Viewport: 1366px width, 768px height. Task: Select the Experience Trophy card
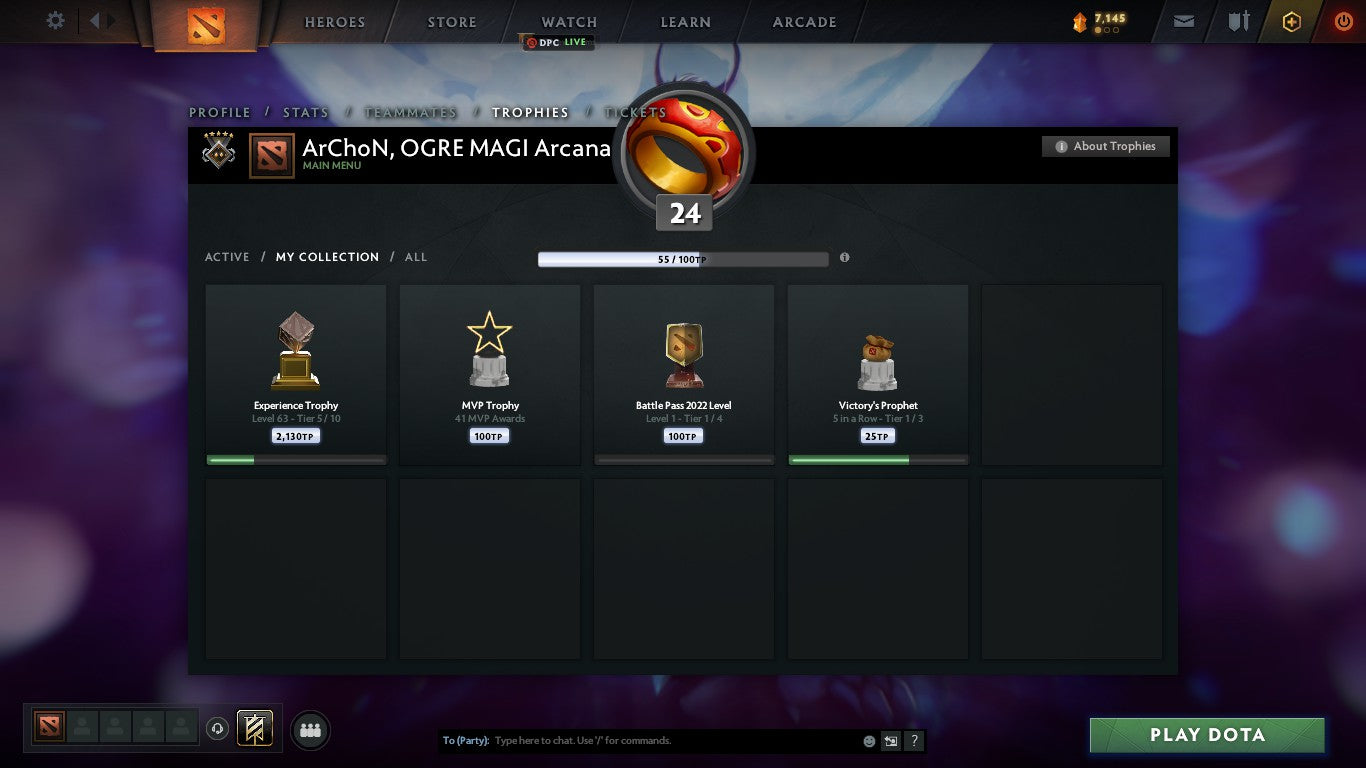coord(295,374)
